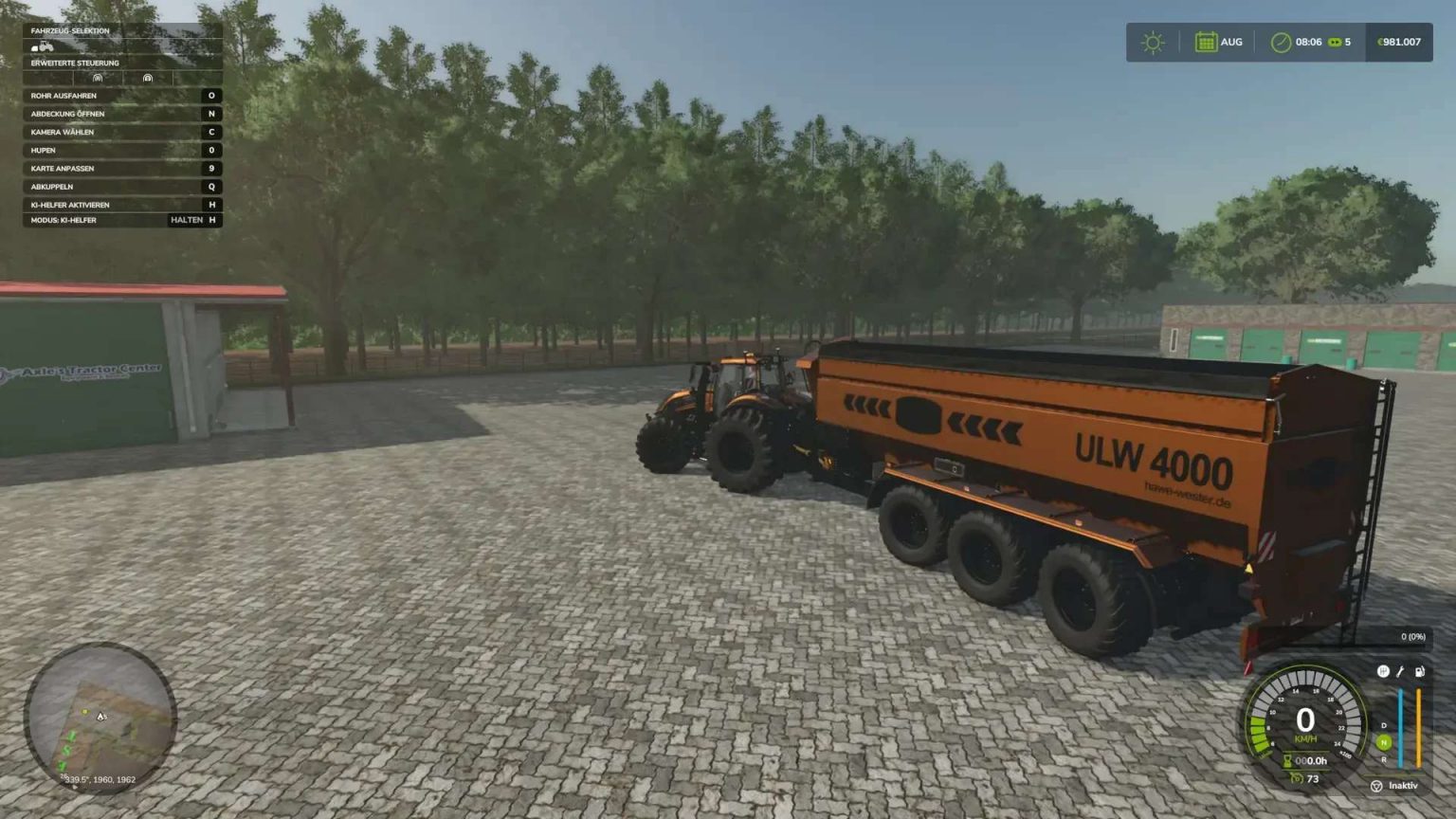Click the gearbox icon above the fuel bars
The image size is (1456, 819).
[1384, 672]
